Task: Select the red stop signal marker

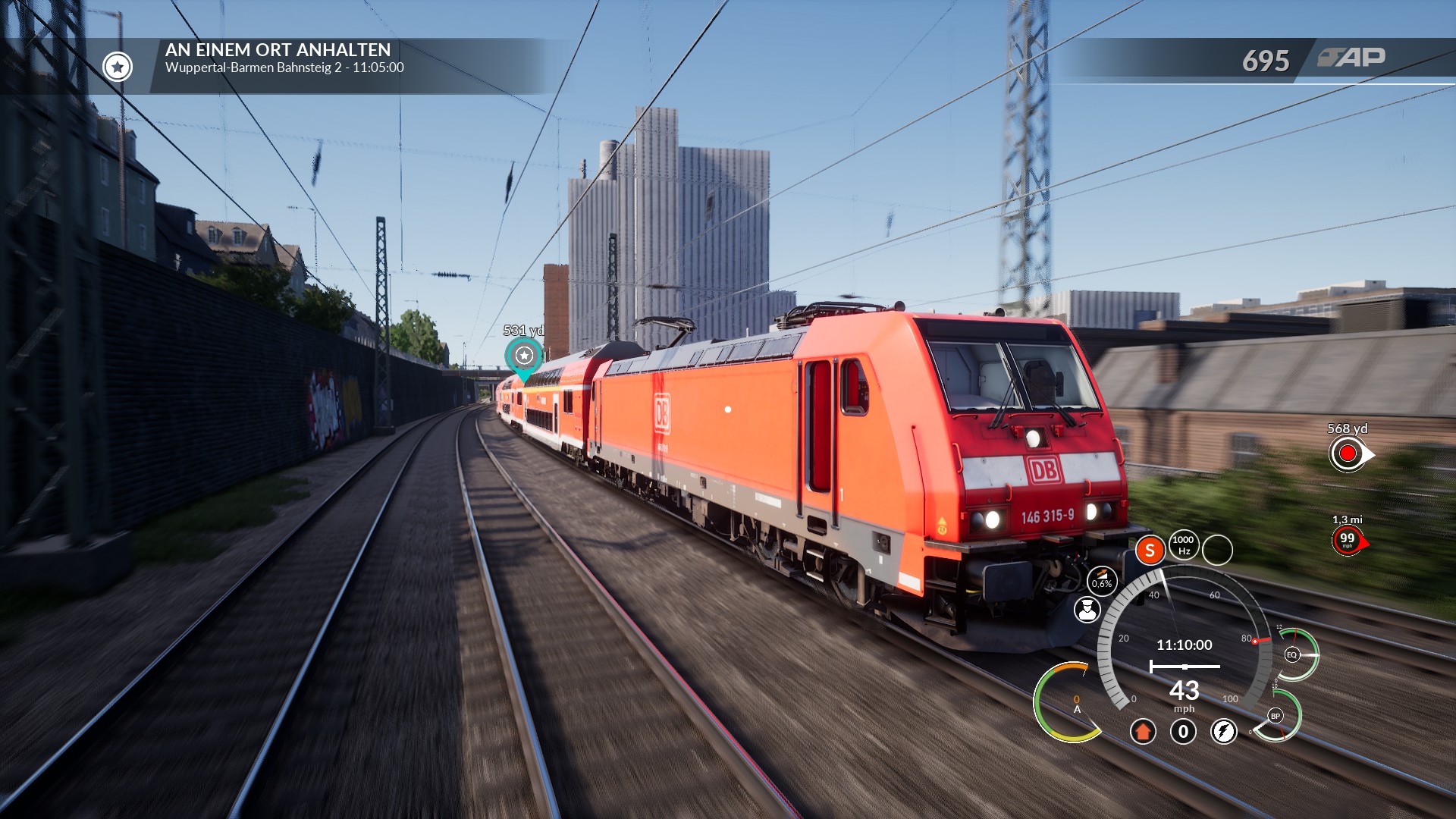Action: point(1348,454)
